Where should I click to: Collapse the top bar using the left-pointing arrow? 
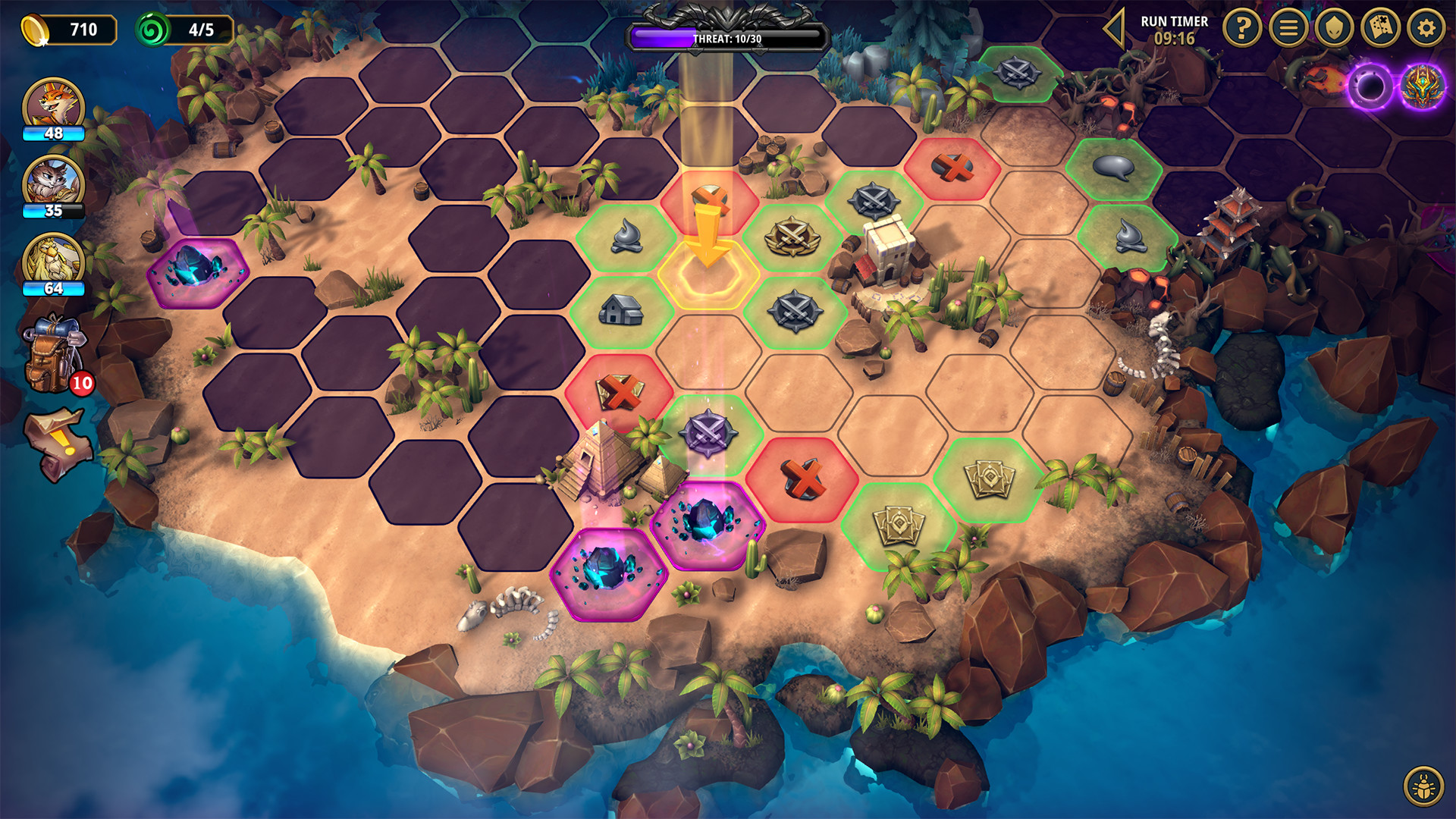(1112, 30)
